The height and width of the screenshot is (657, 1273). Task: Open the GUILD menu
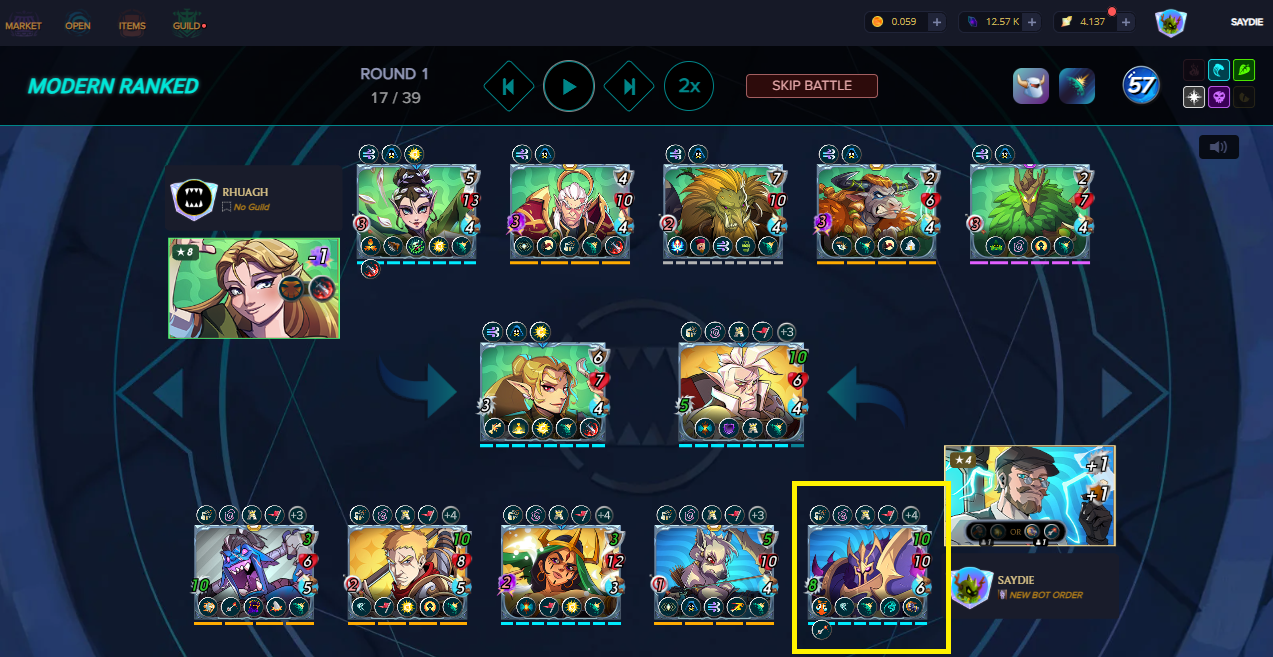187,25
